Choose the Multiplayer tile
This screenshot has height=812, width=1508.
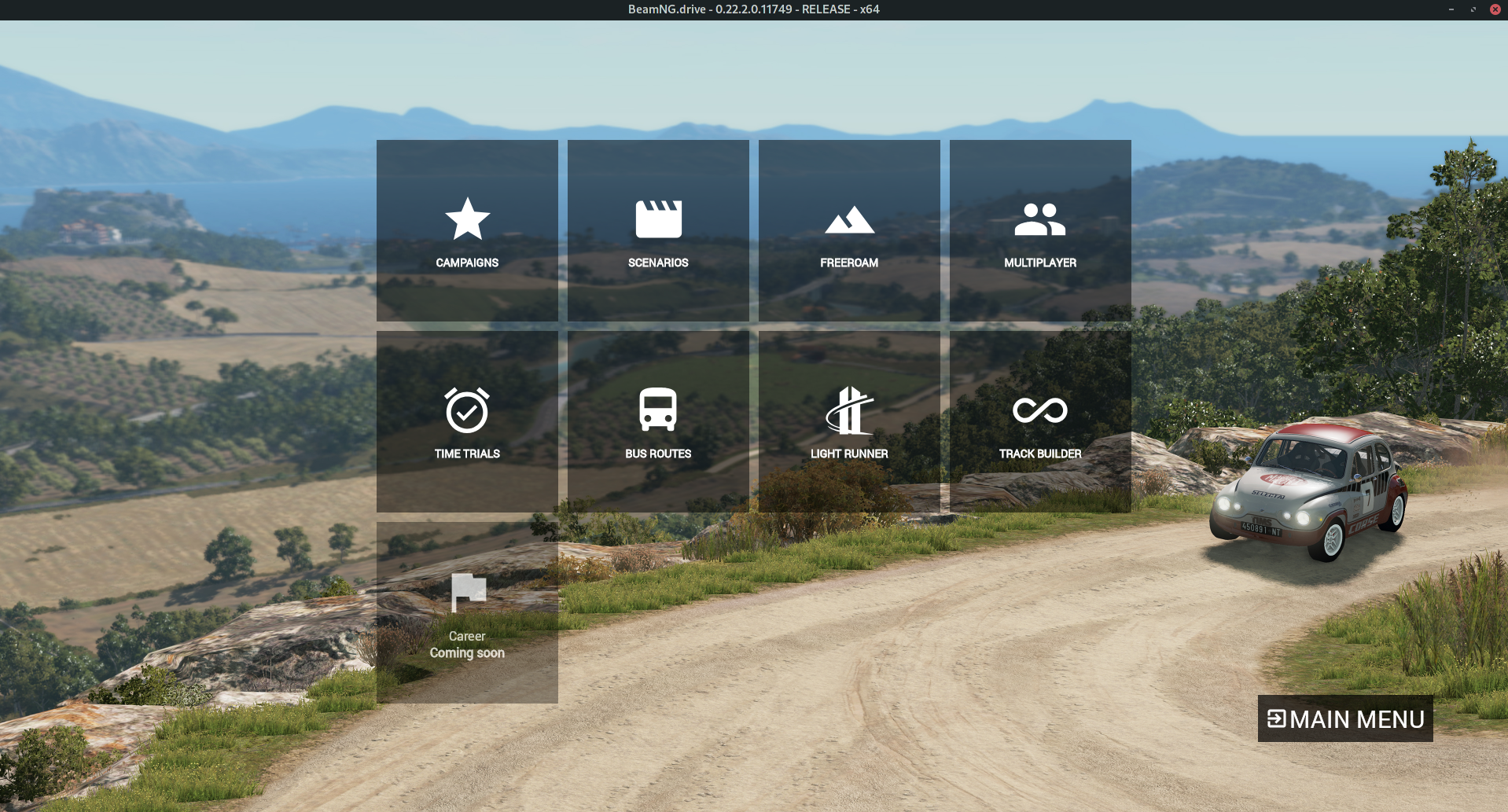coord(1040,230)
